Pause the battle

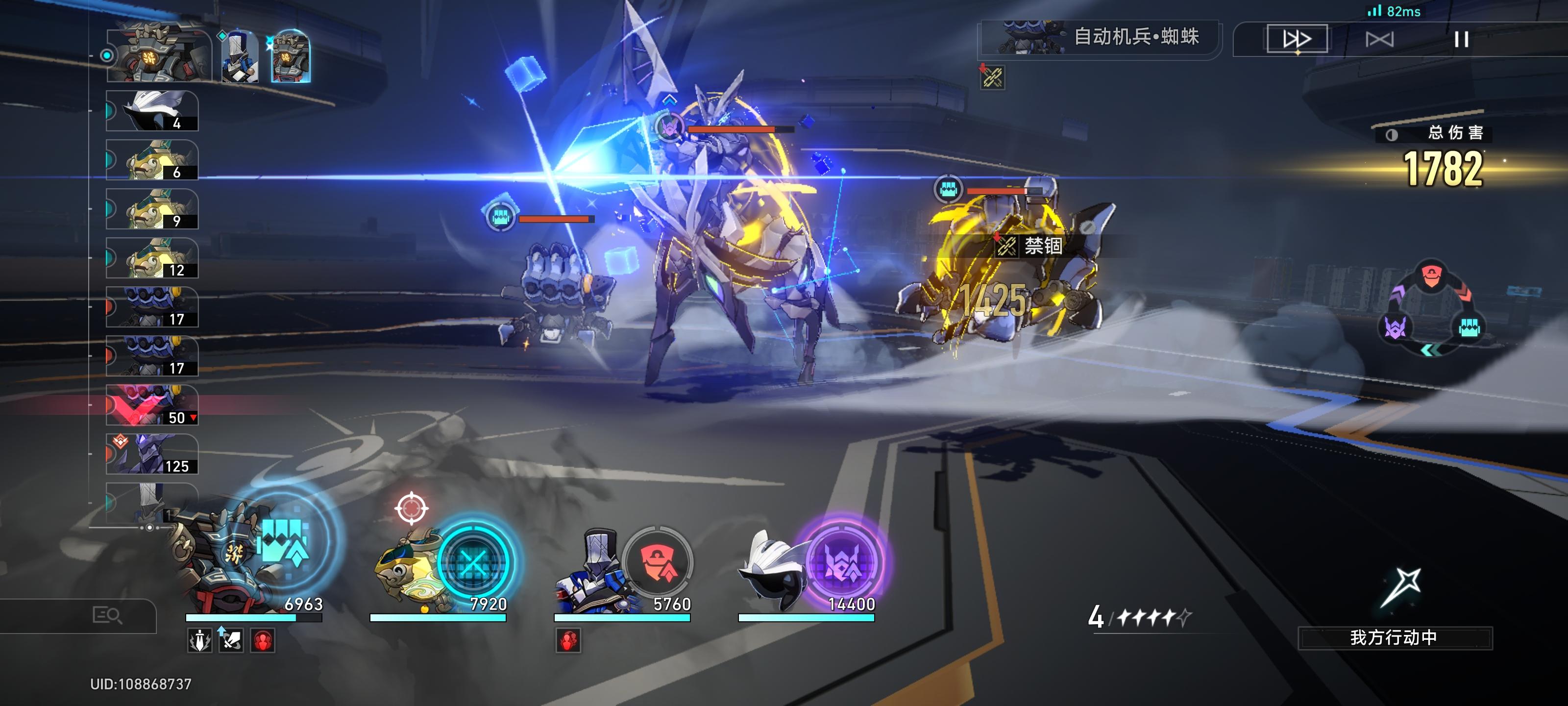pos(1461,40)
